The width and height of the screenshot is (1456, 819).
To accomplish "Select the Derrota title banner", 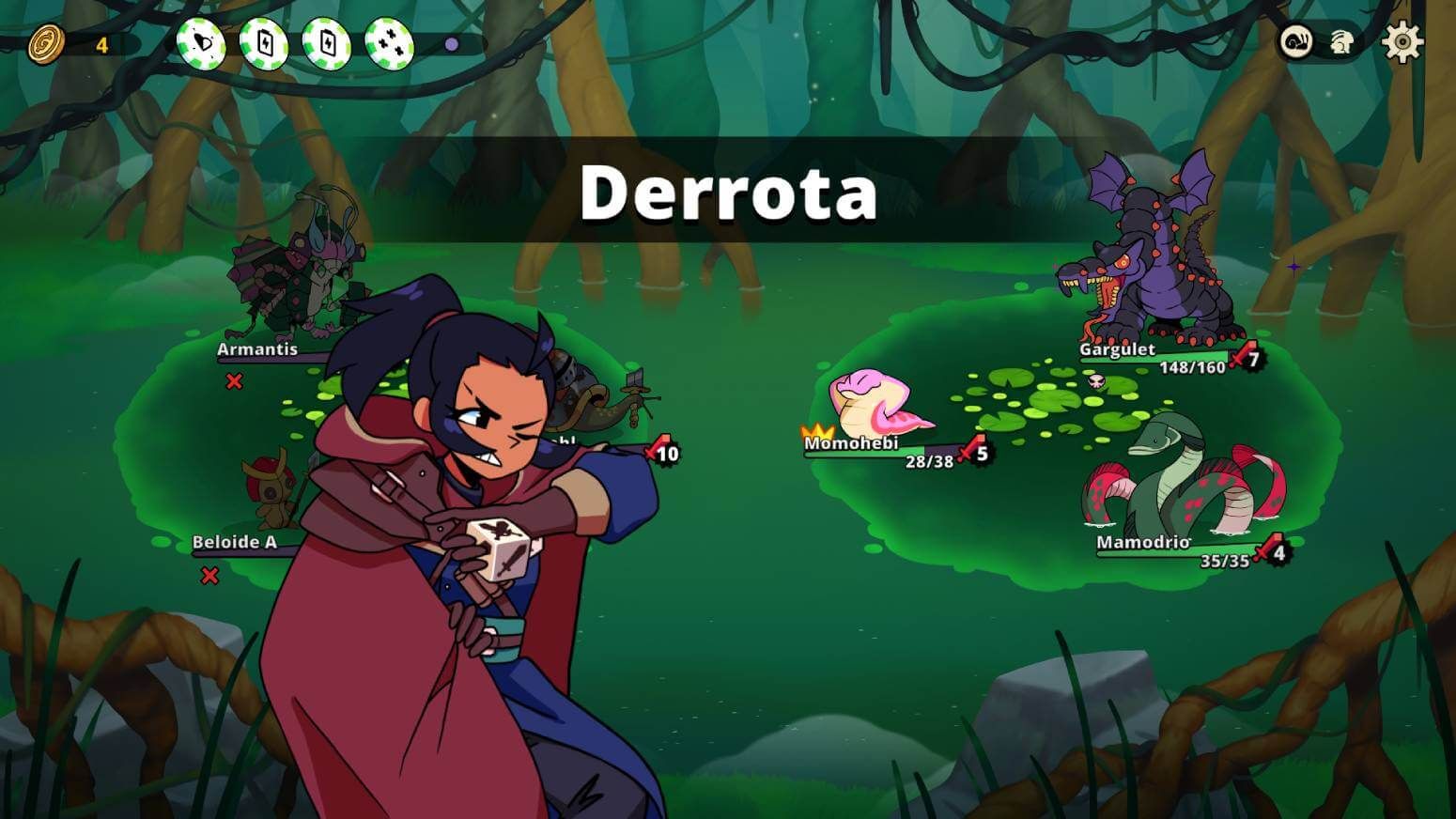I will pos(728,194).
